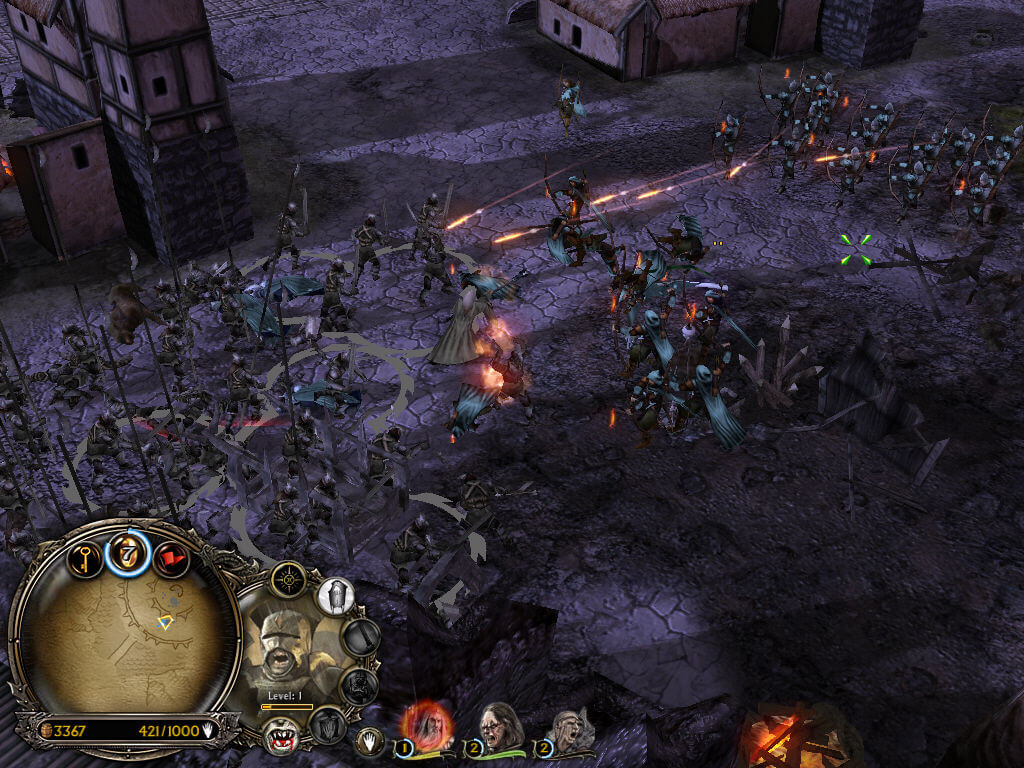
Task: Activate the fanged red mouth ability
Action: [281, 735]
